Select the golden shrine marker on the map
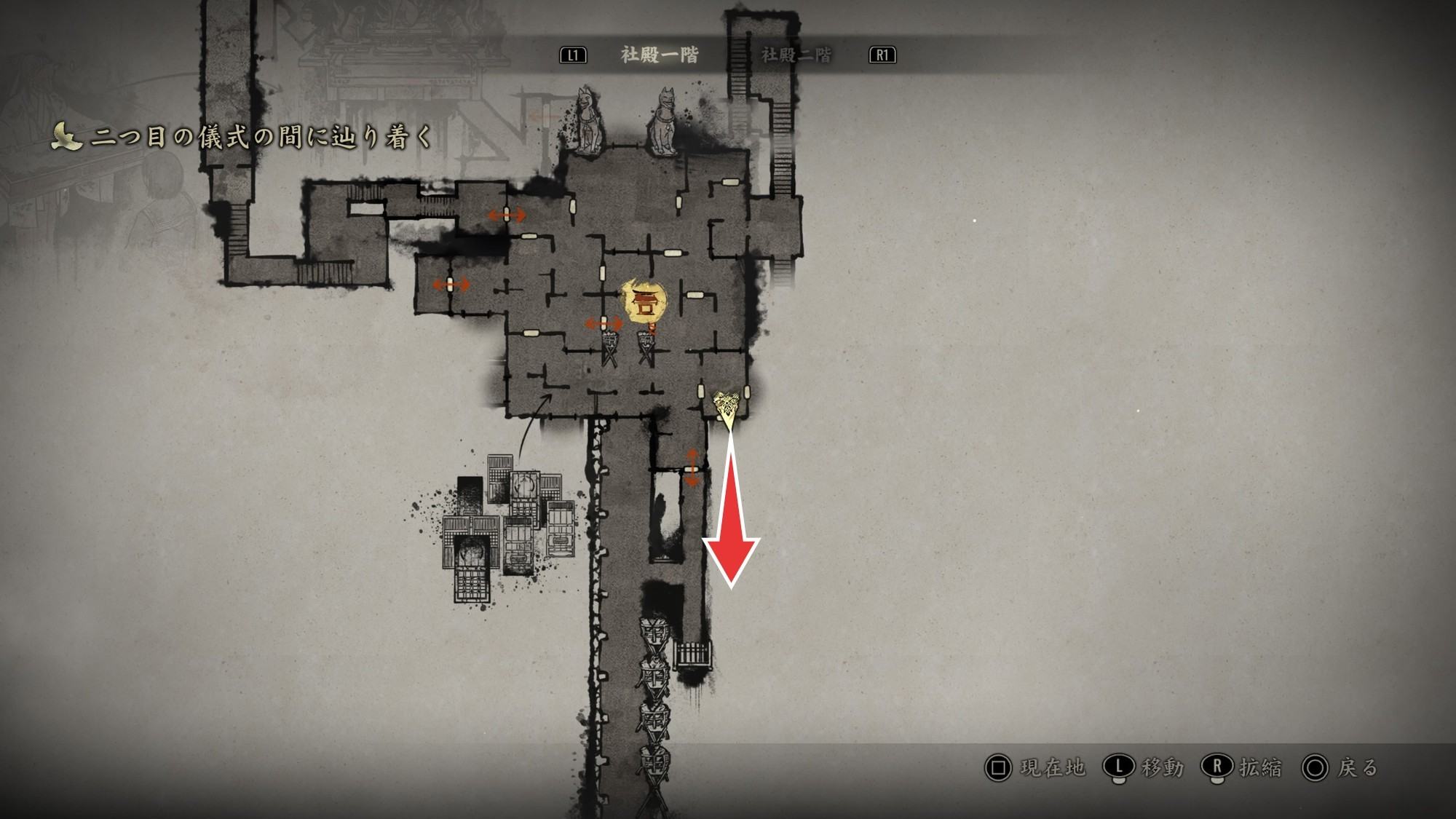Viewport: 1456px width, 819px height. click(644, 301)
